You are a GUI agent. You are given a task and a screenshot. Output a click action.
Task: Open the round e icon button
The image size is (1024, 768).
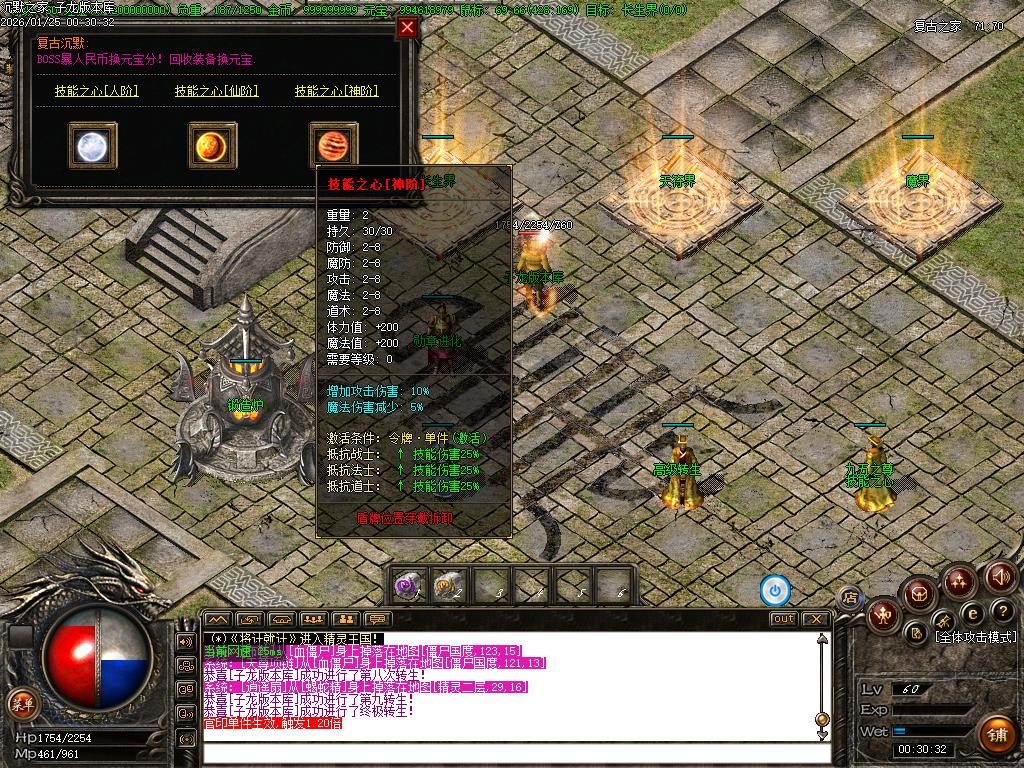[x=972, y=612]
